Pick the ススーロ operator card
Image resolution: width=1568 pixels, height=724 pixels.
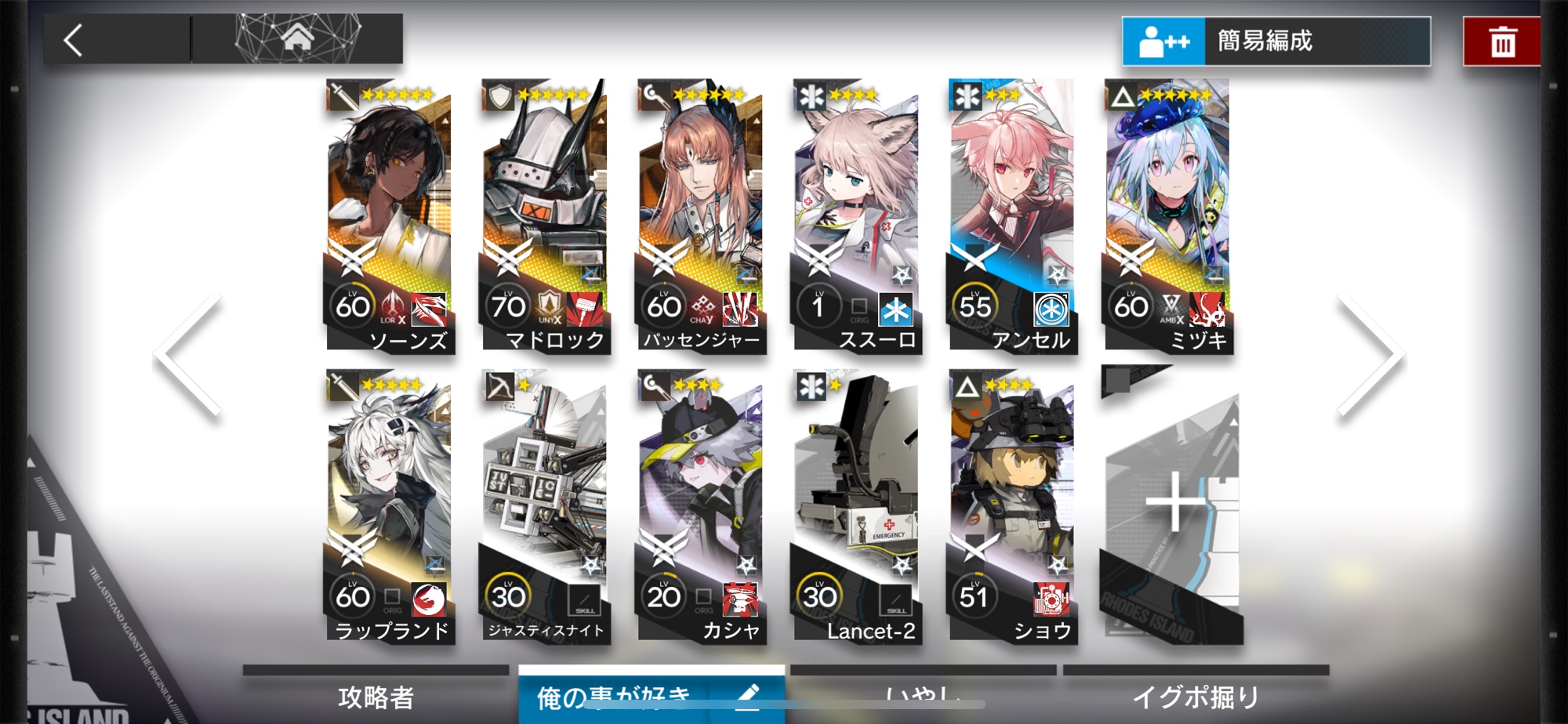pyautogui.click(x=856, y=215)
